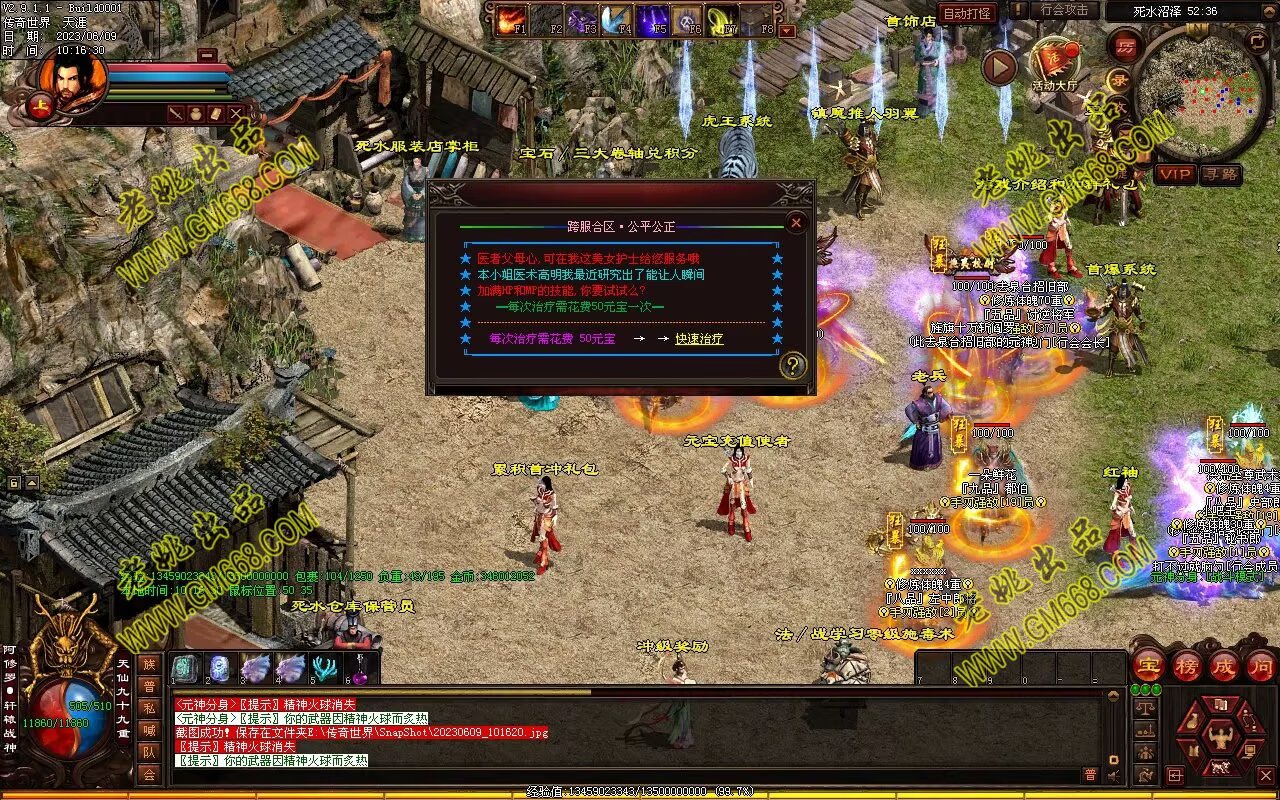
Task: Choose the 快速治疗 quick heal option
Action: click(699, 339)
